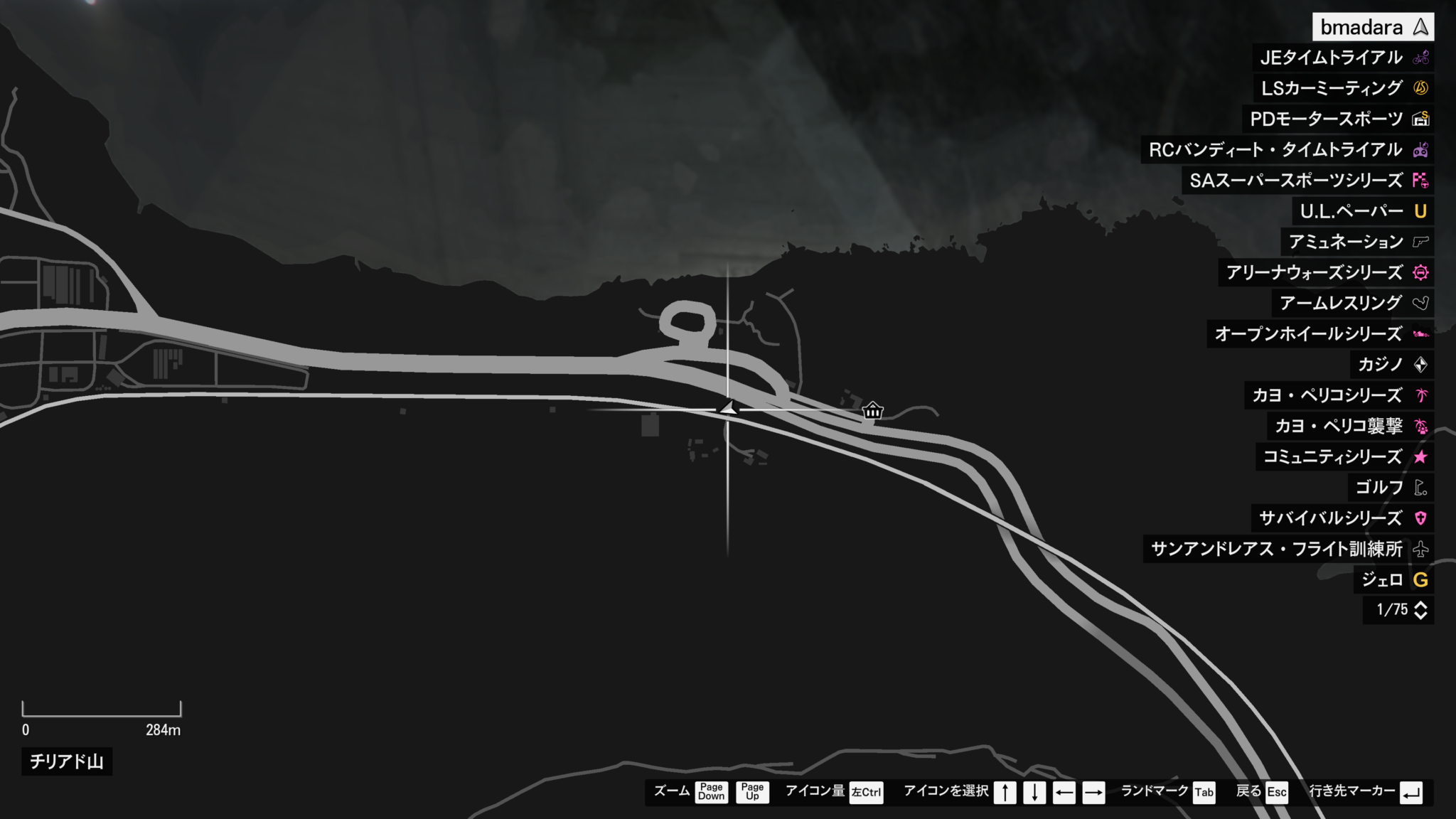Choose JEタイムトライアル in the legend
This screenshot has width=1456, height=819.
coord(1343,58)
